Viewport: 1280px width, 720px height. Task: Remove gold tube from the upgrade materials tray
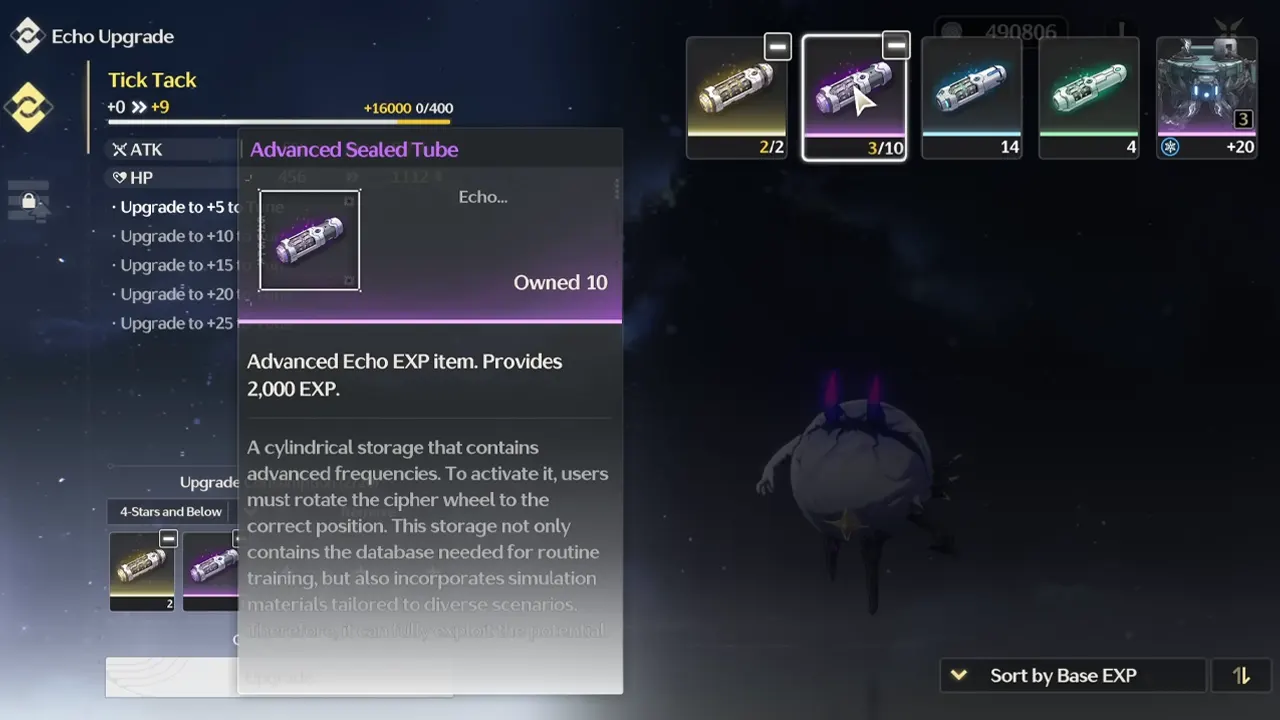tap(168, 539)
